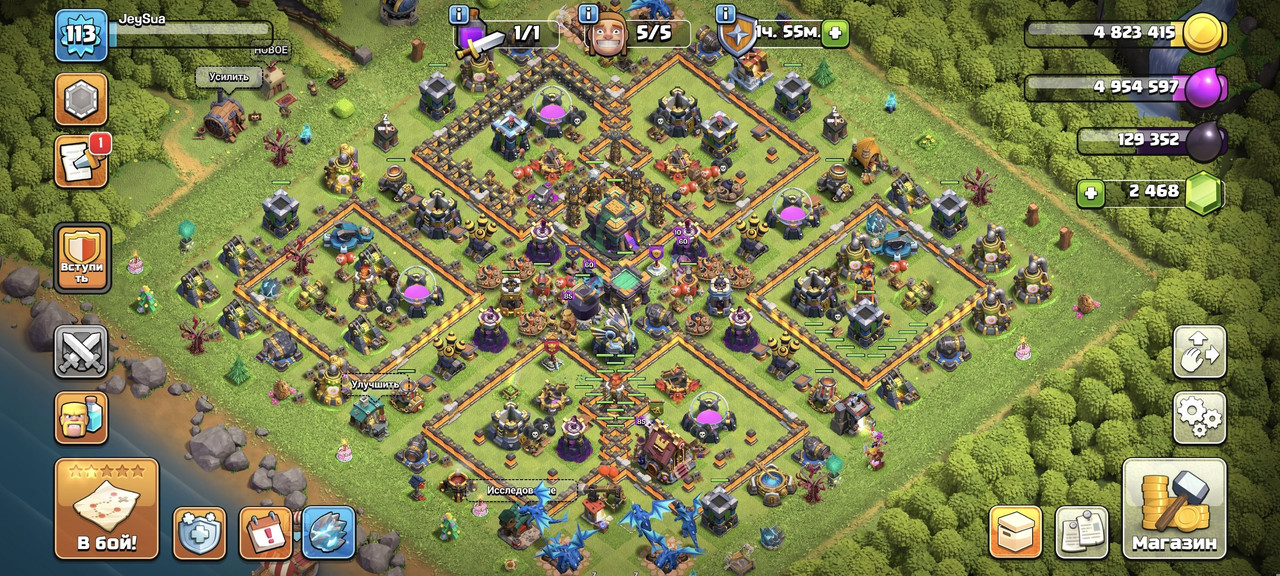Add gems using the green plus button
The image size is (1280, 576).
pyautogui.click(x=1092, y=191)
